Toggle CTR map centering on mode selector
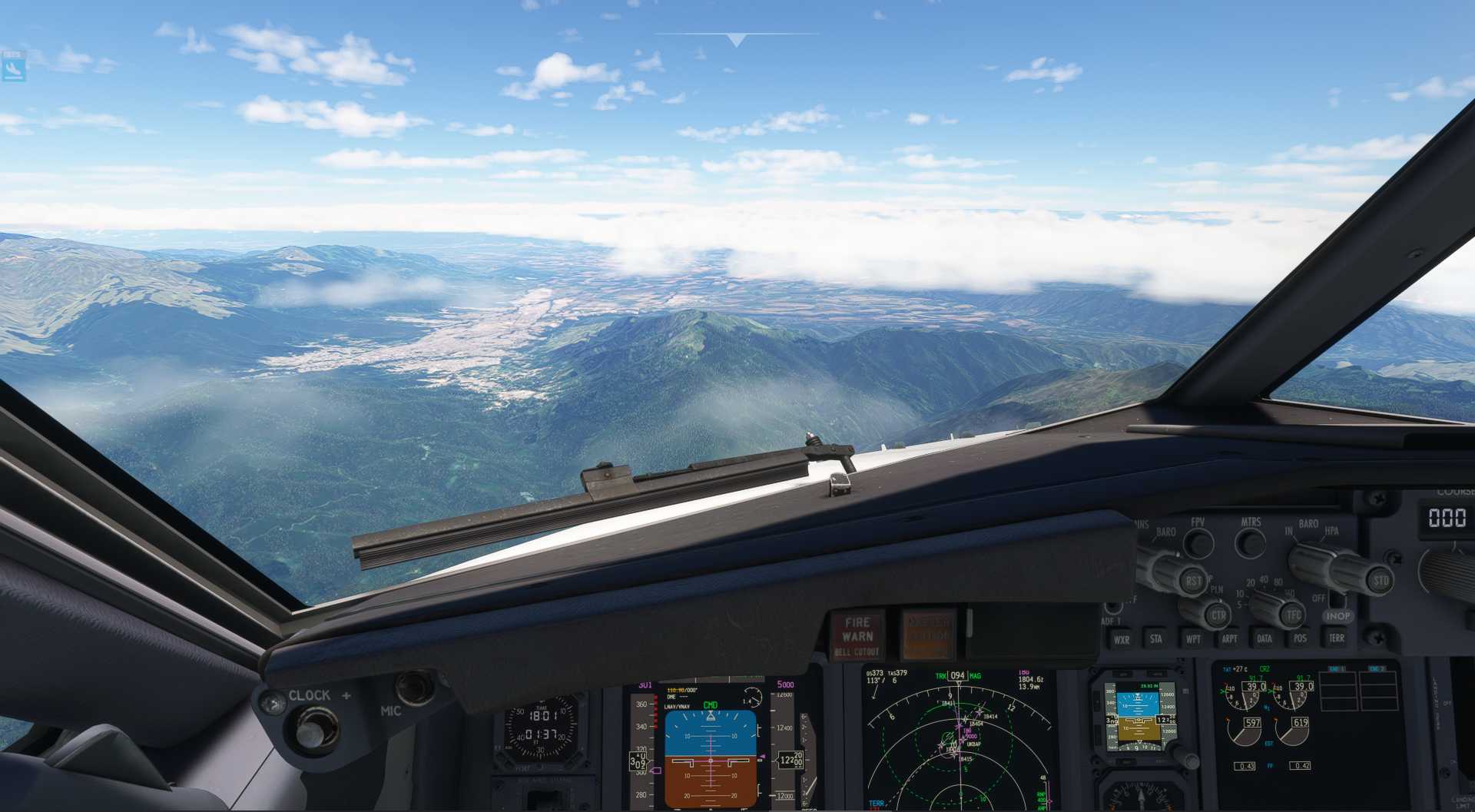The width and height of the screenshot is (1475, 812). click(x=1219, y=615)
